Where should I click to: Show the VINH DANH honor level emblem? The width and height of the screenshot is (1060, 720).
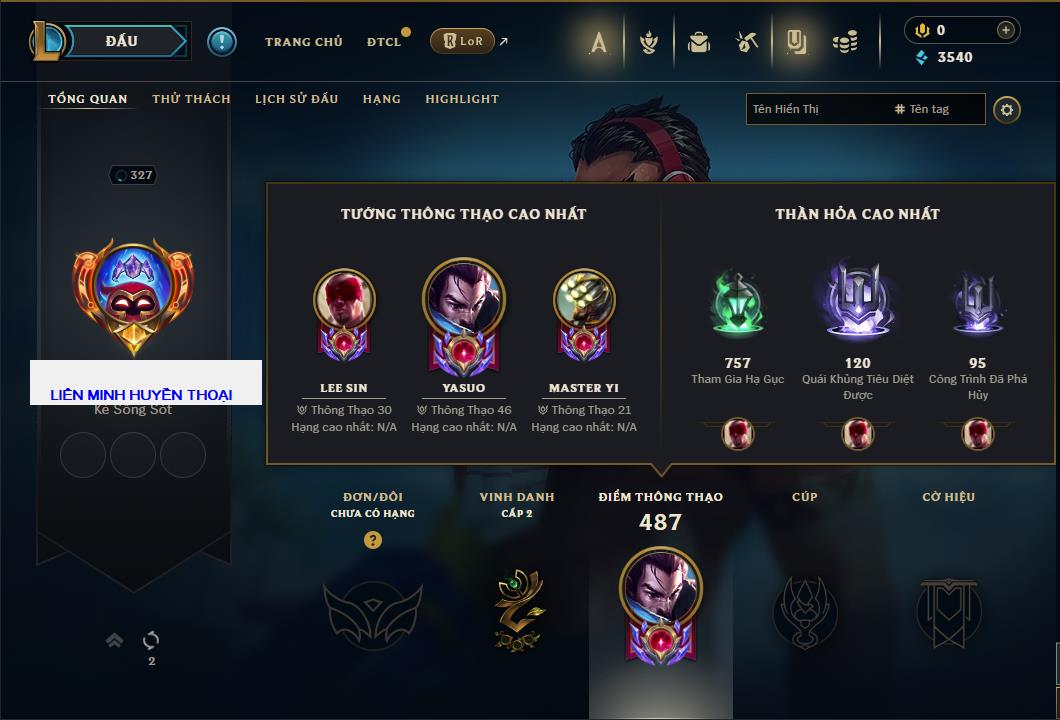pos(517,608)
